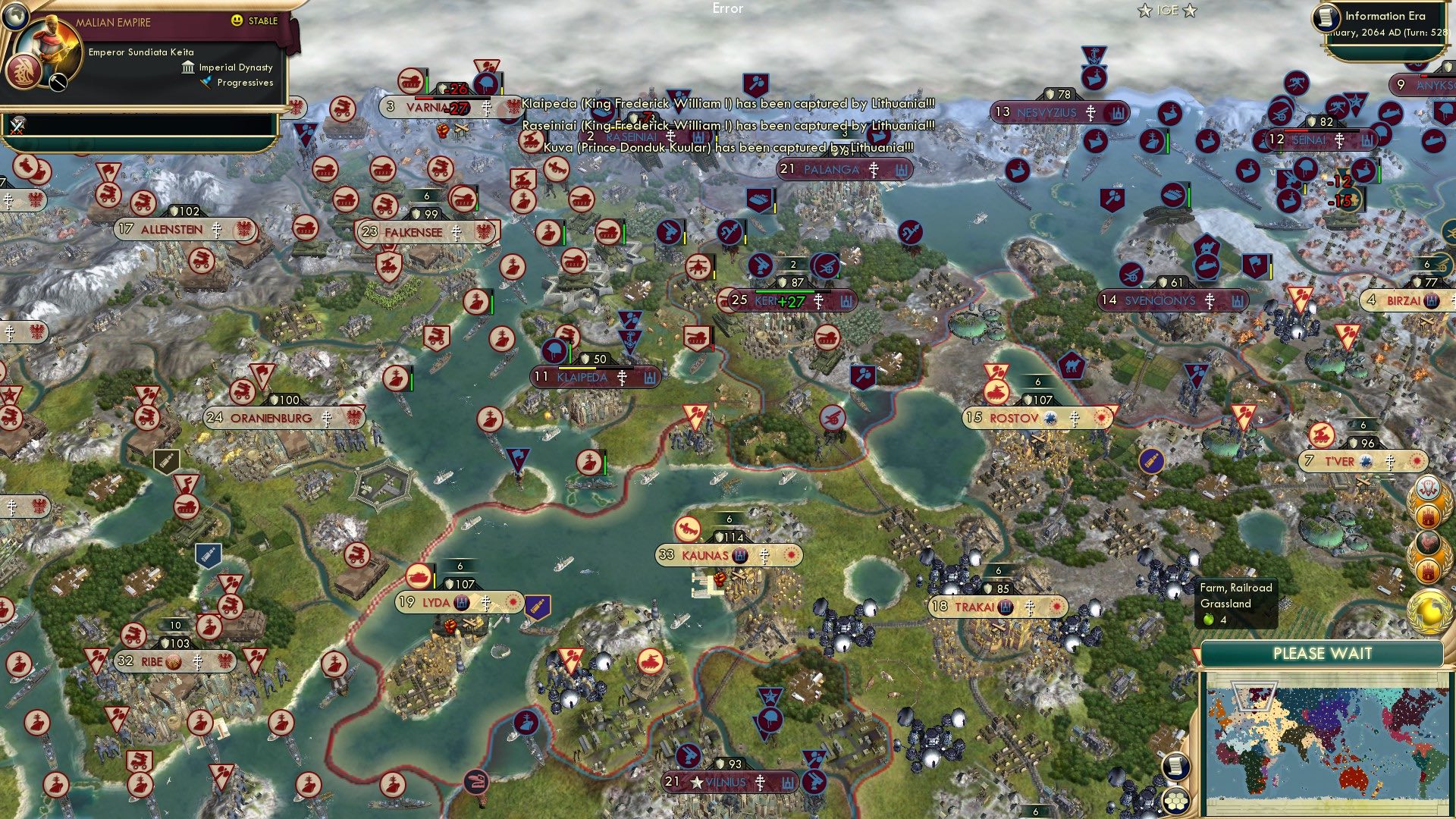Toggle the hex overlay with the hexagon button bottom-right
This screenshot has width=1456, height=819.
tap(1175, 802)
